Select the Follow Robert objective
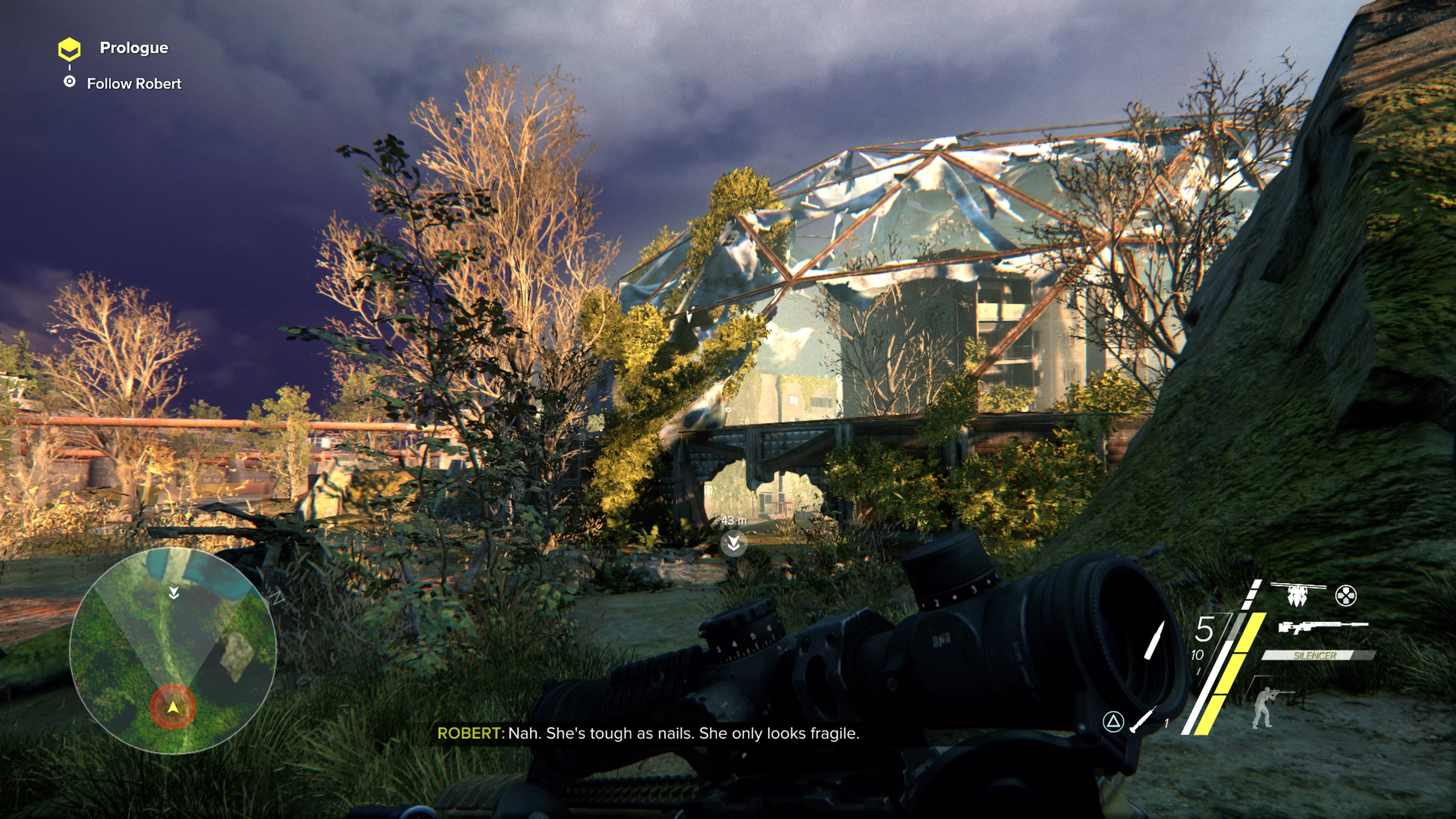Screen dimensions: 1456x819 pos(133,84)
